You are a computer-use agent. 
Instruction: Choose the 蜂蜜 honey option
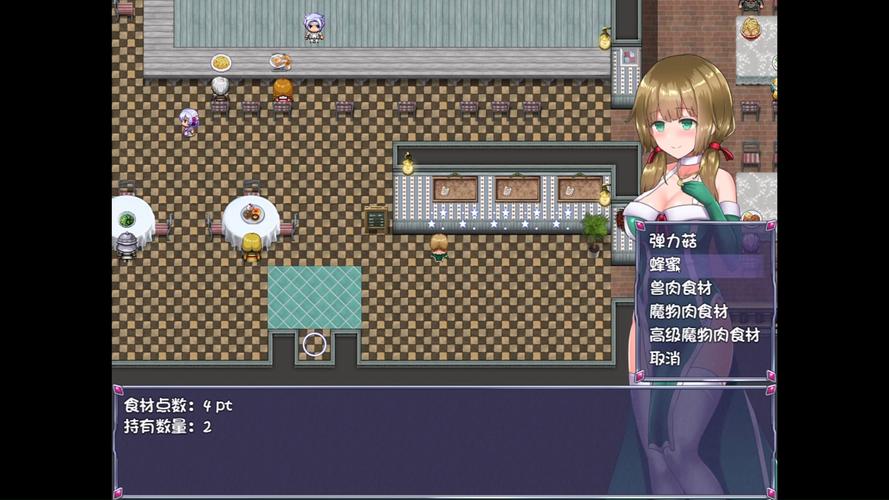(x=666, y=265)
